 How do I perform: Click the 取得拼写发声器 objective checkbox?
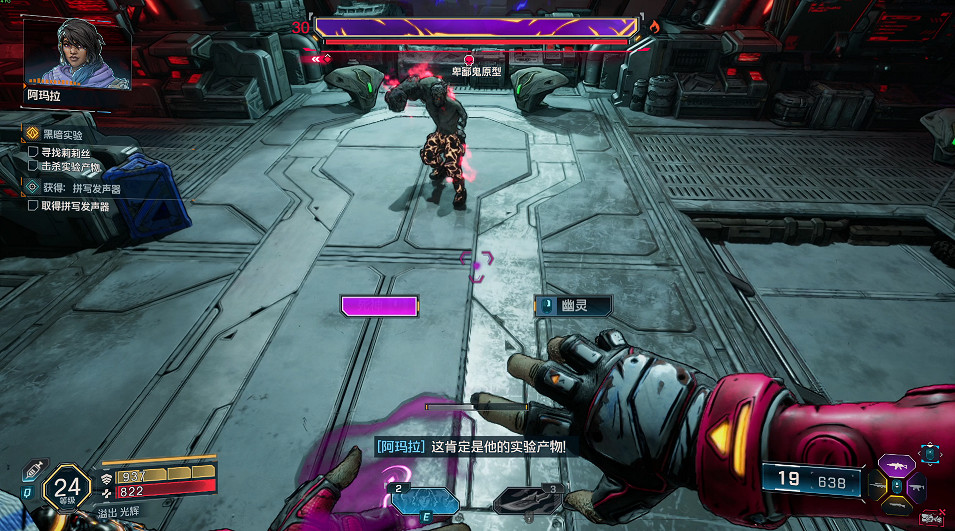click(x=33, y=206)
